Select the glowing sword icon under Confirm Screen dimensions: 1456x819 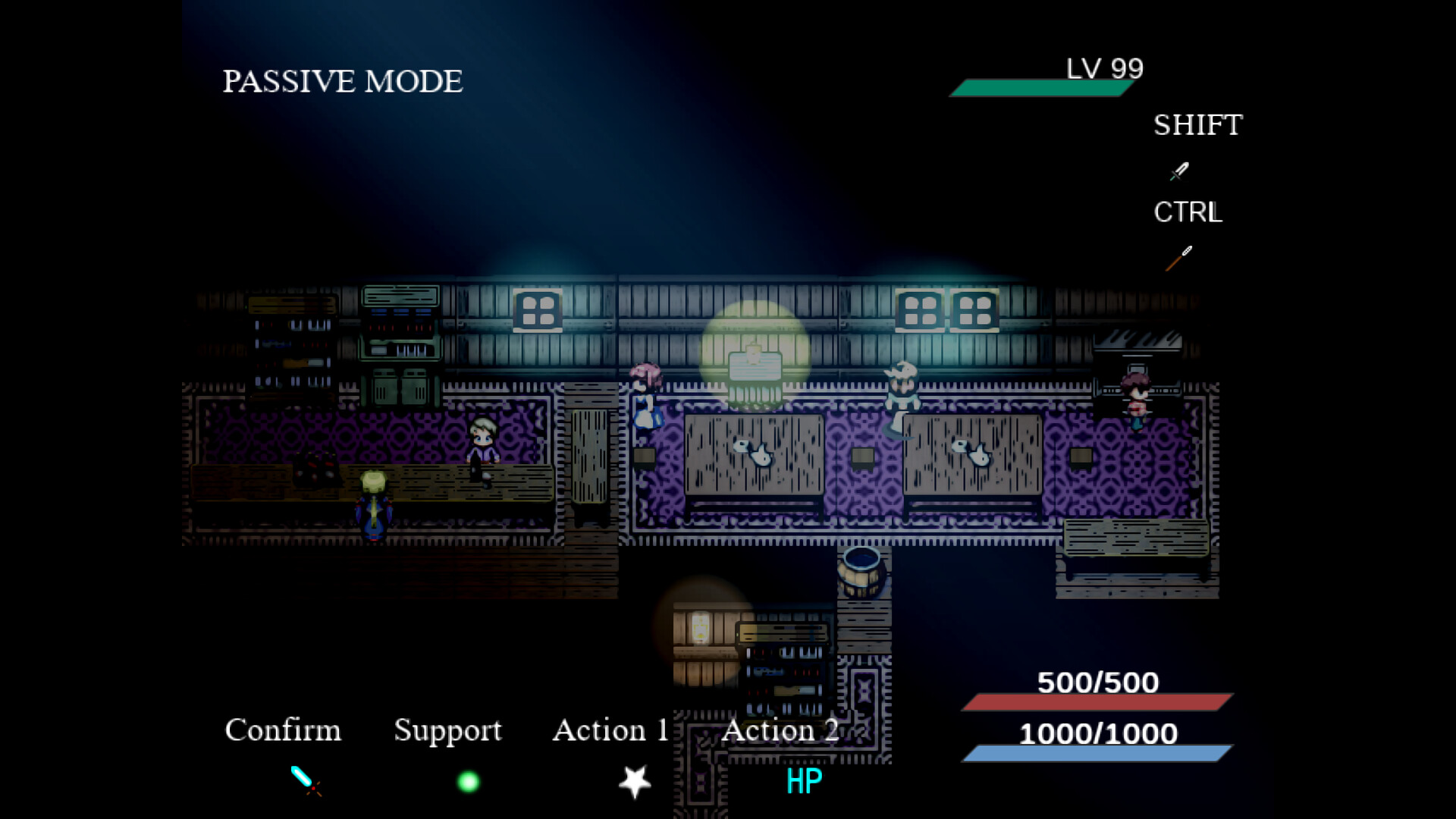[303, 780]
